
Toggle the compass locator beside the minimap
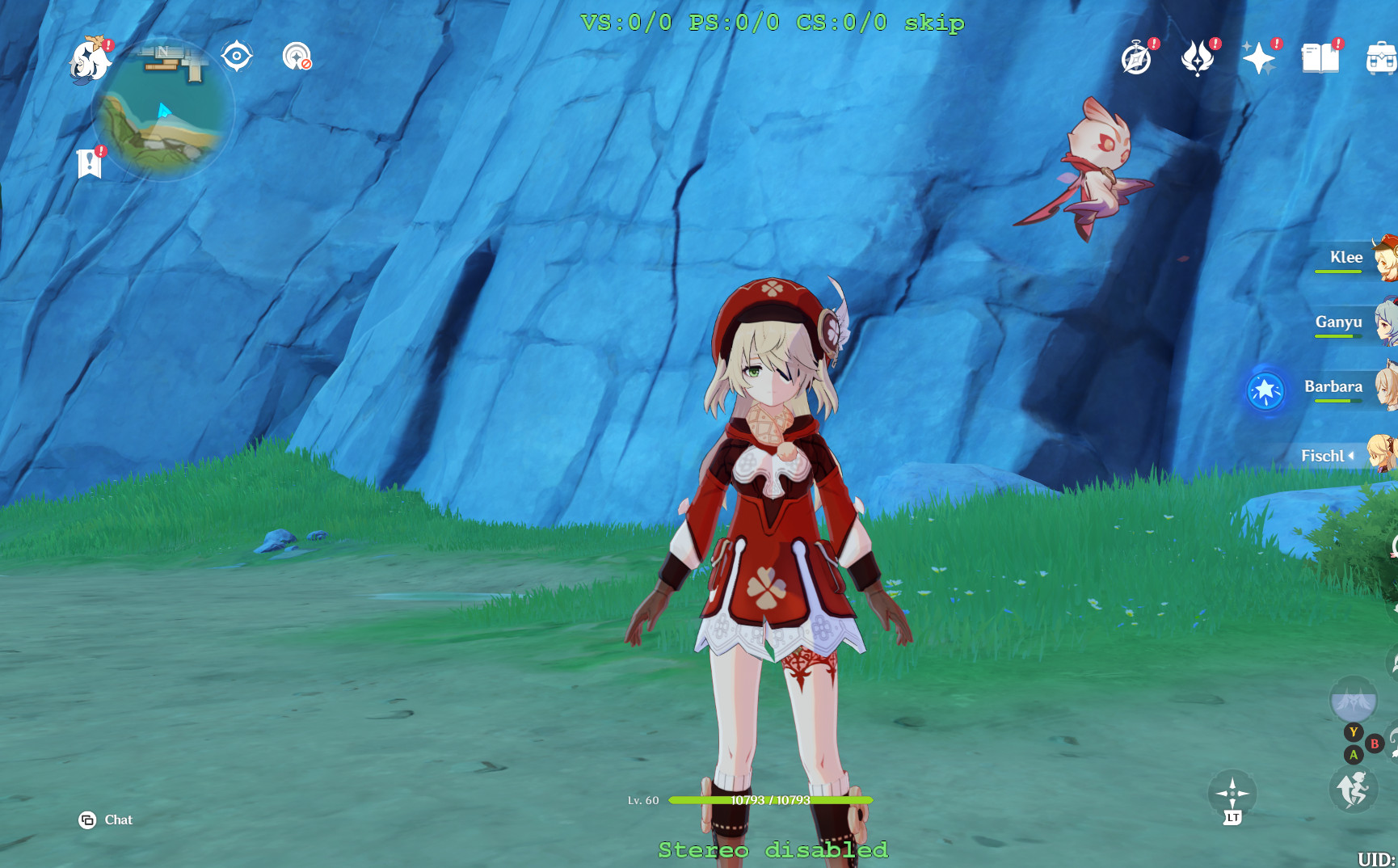235,55
